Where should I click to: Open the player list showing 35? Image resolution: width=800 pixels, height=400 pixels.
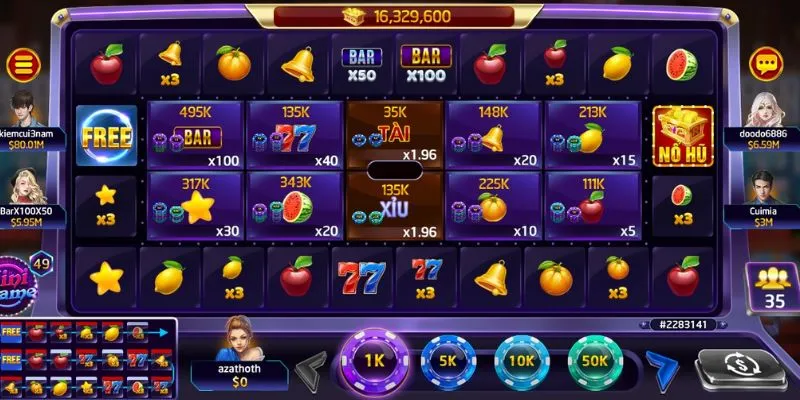tap(773, 287)
